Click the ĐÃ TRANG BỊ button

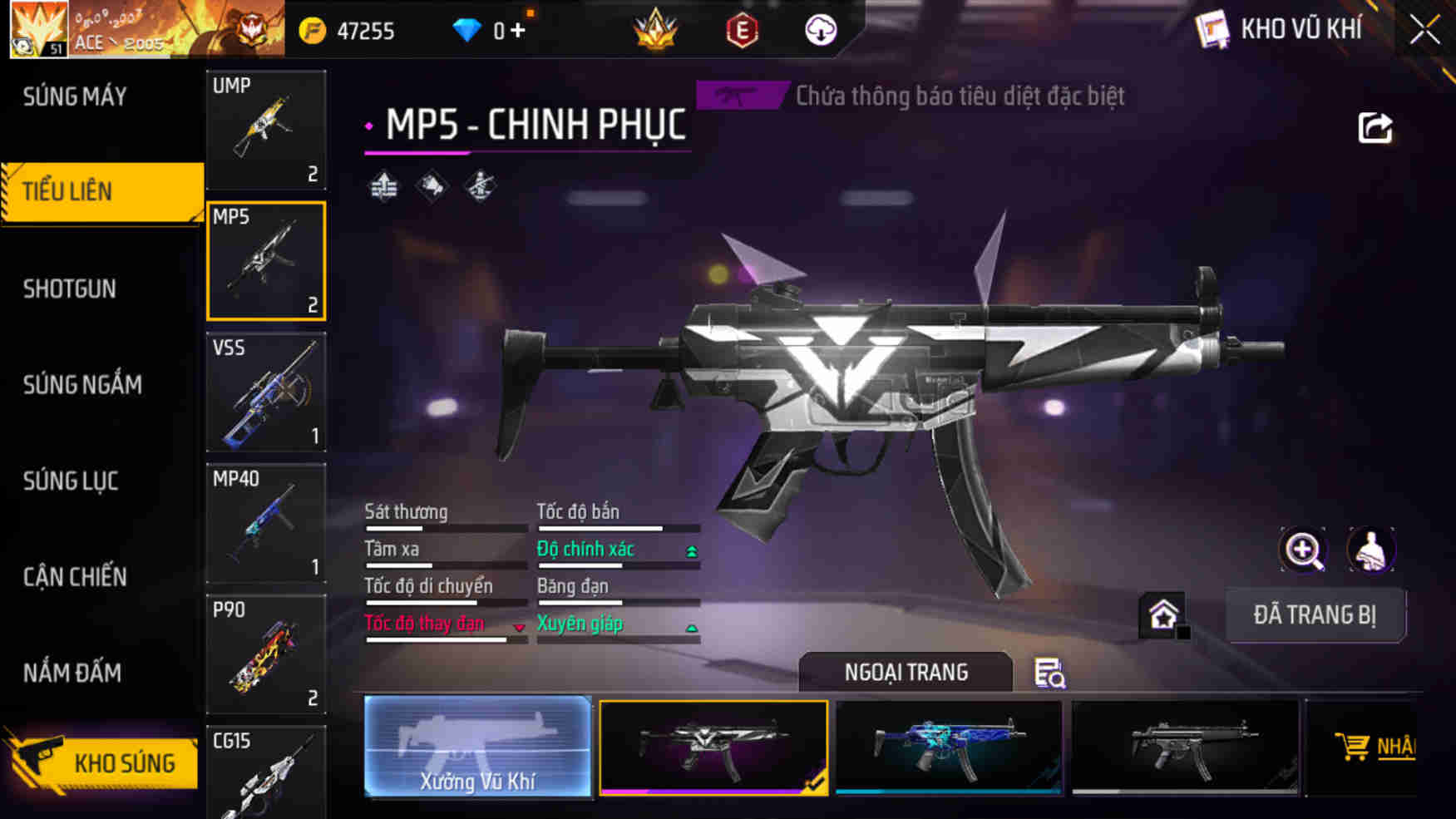pyautogui.click(x=1315, y=615)
